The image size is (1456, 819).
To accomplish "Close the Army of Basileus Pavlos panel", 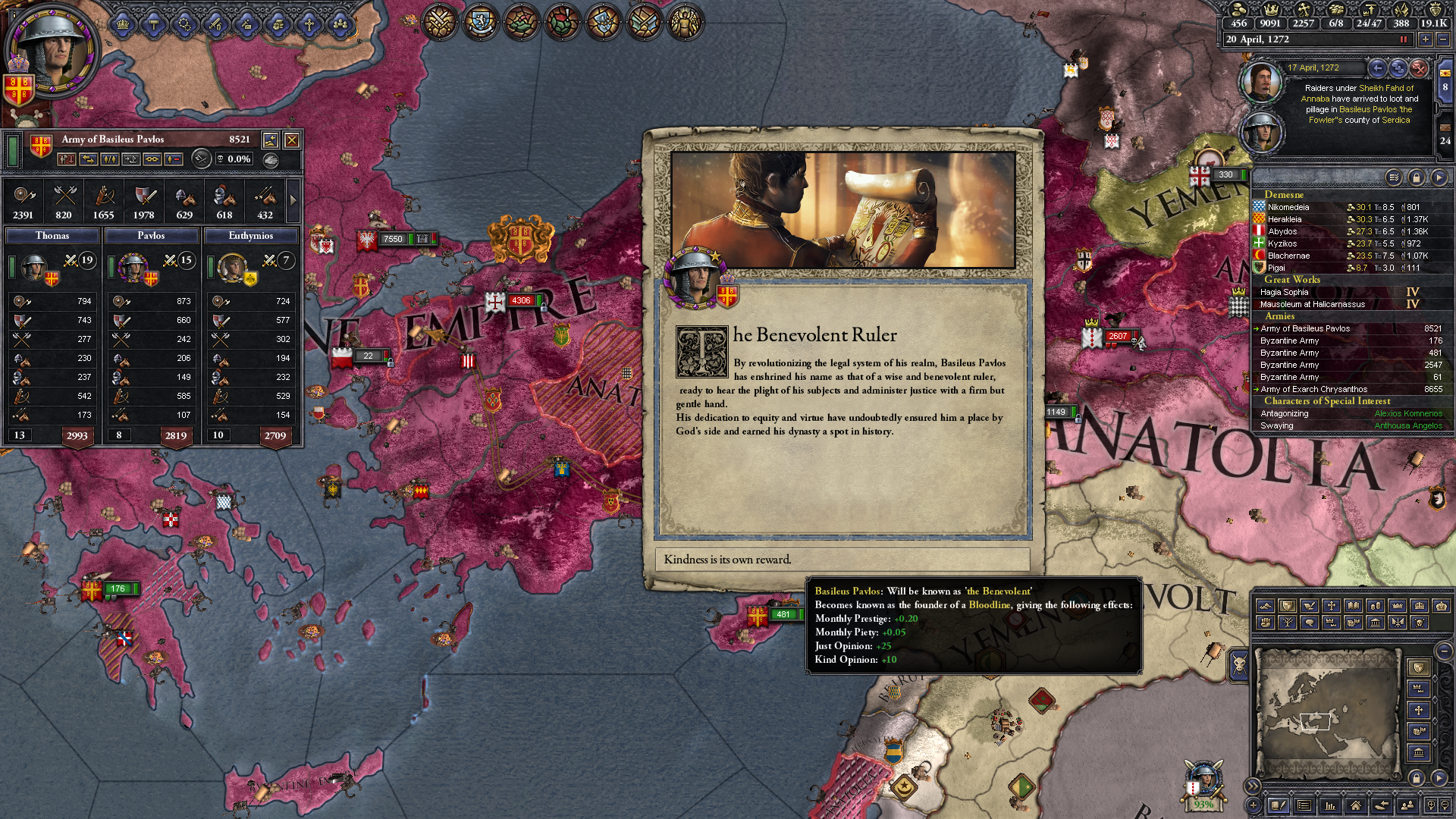I will (x=291, y=140).
